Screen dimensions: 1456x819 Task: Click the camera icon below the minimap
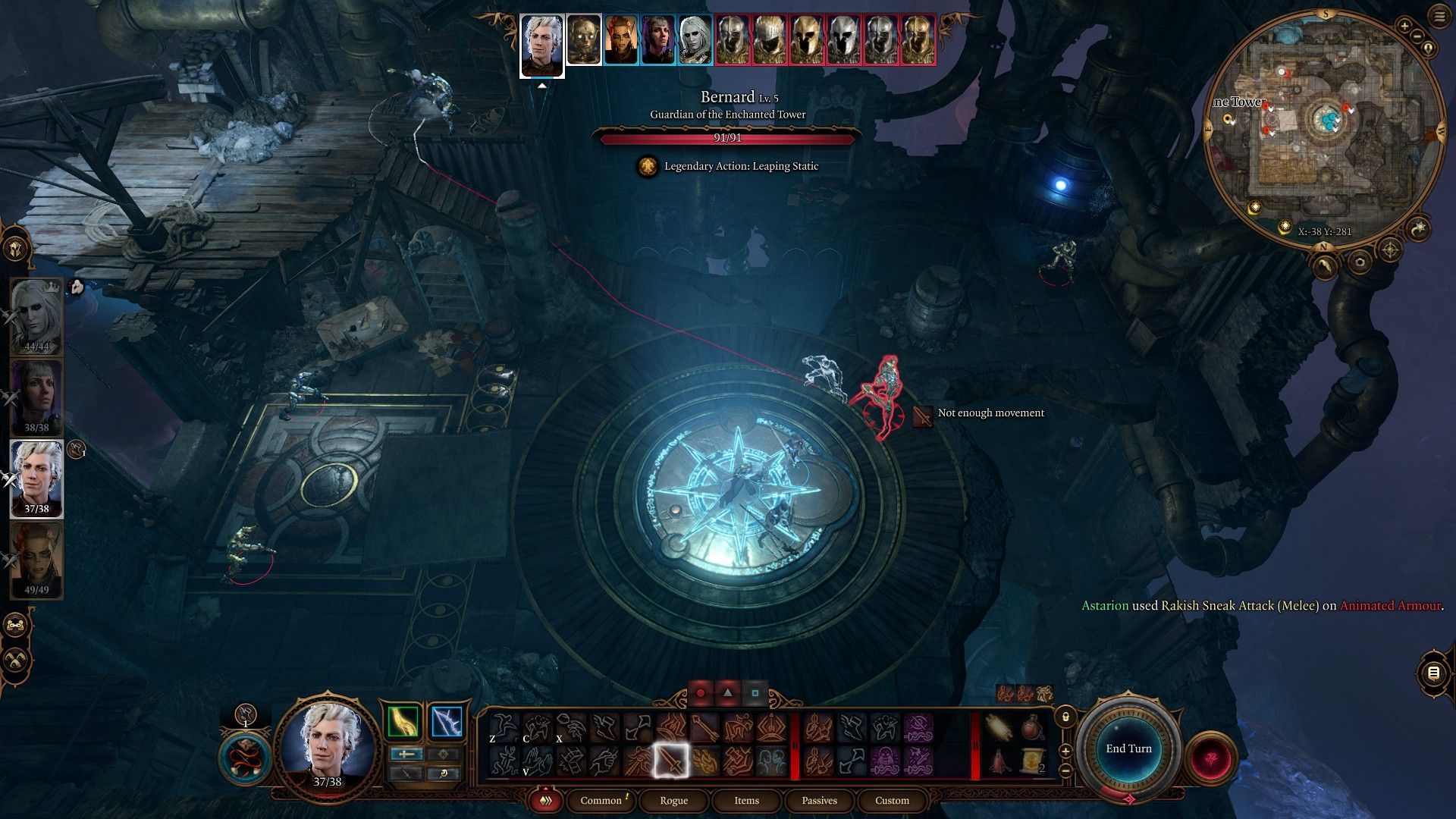coord(1360,262)
